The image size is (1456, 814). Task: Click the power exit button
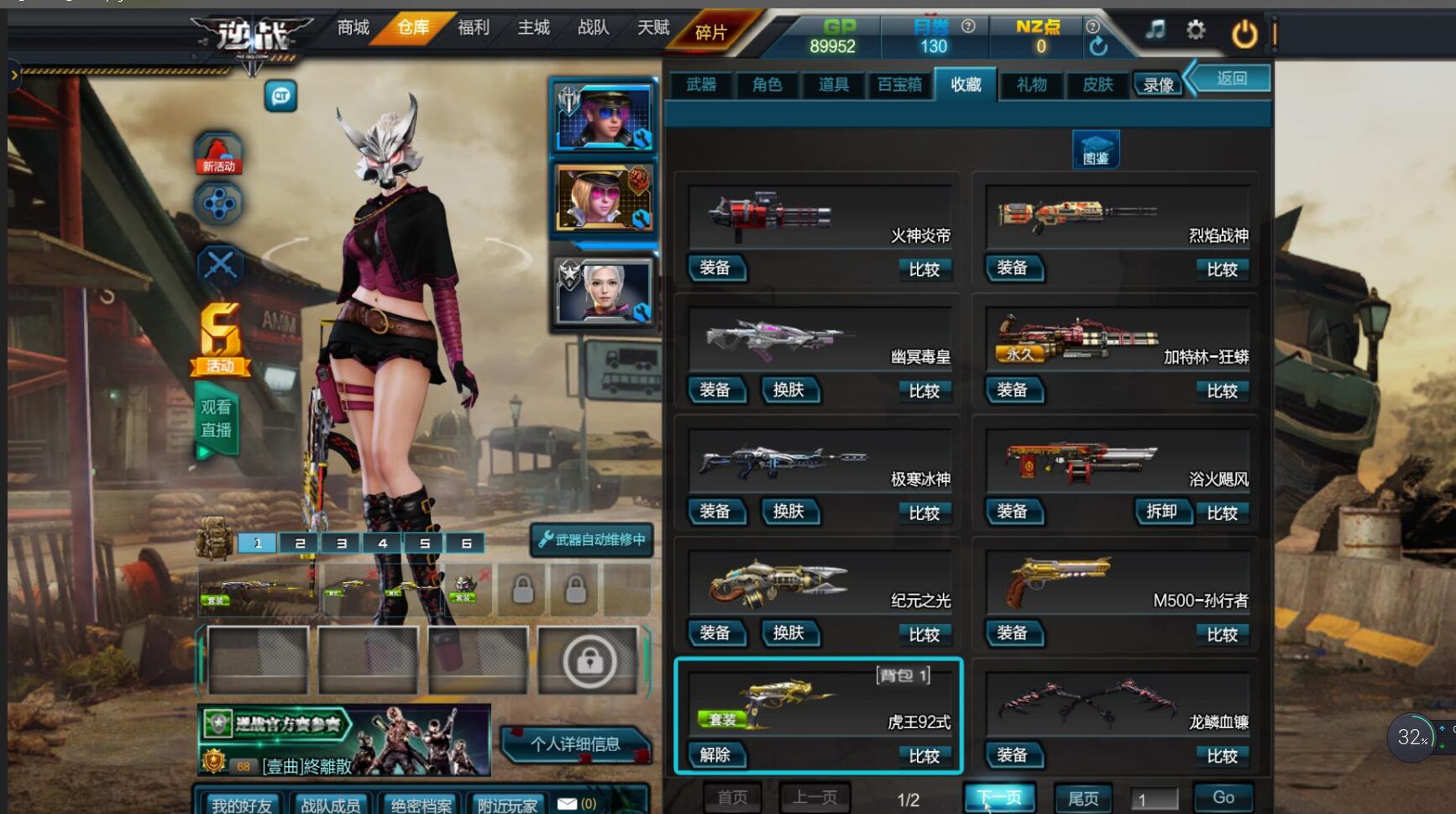coord(1244,34)
